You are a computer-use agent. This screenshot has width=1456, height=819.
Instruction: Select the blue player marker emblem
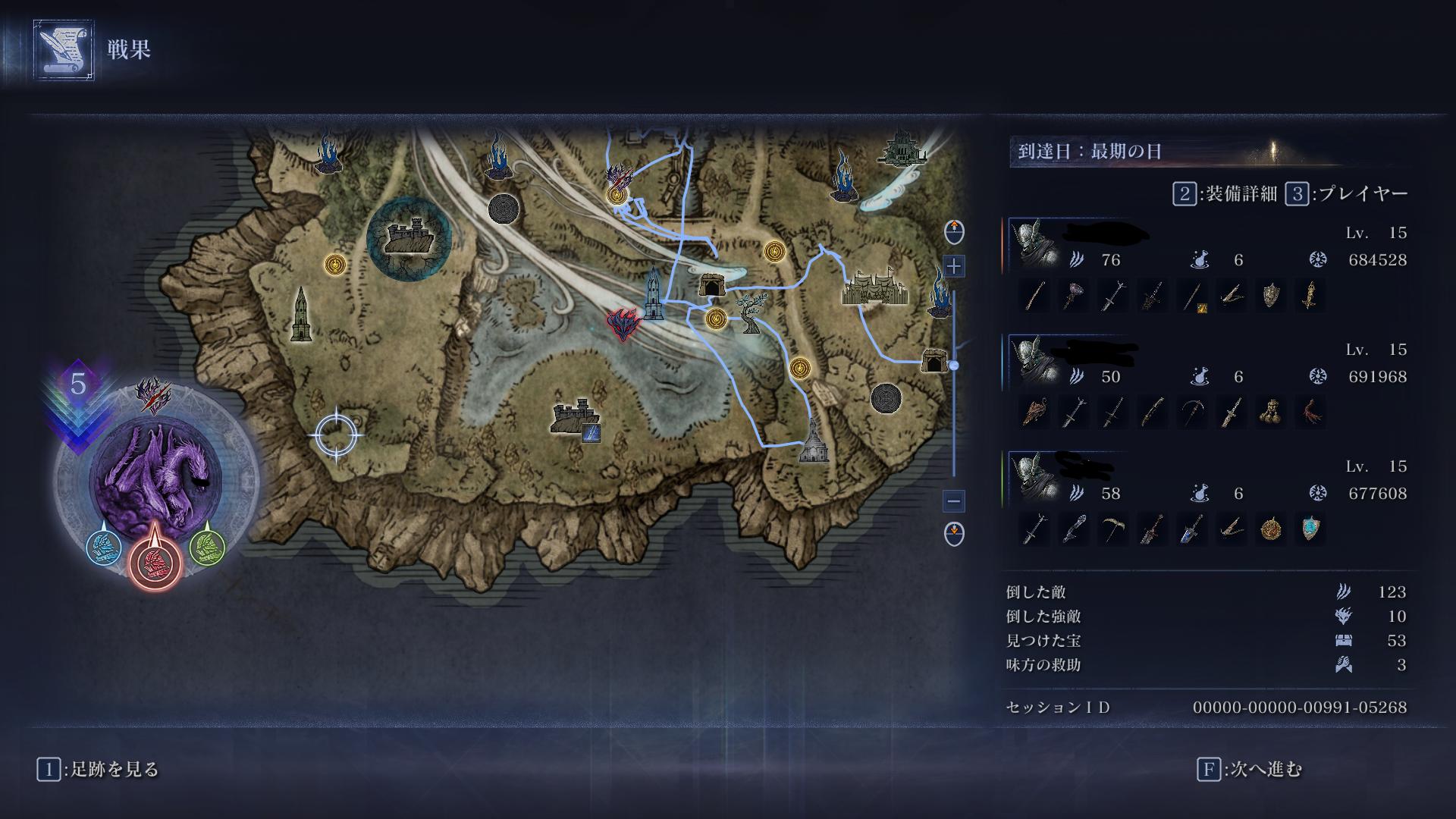point(104,546)
